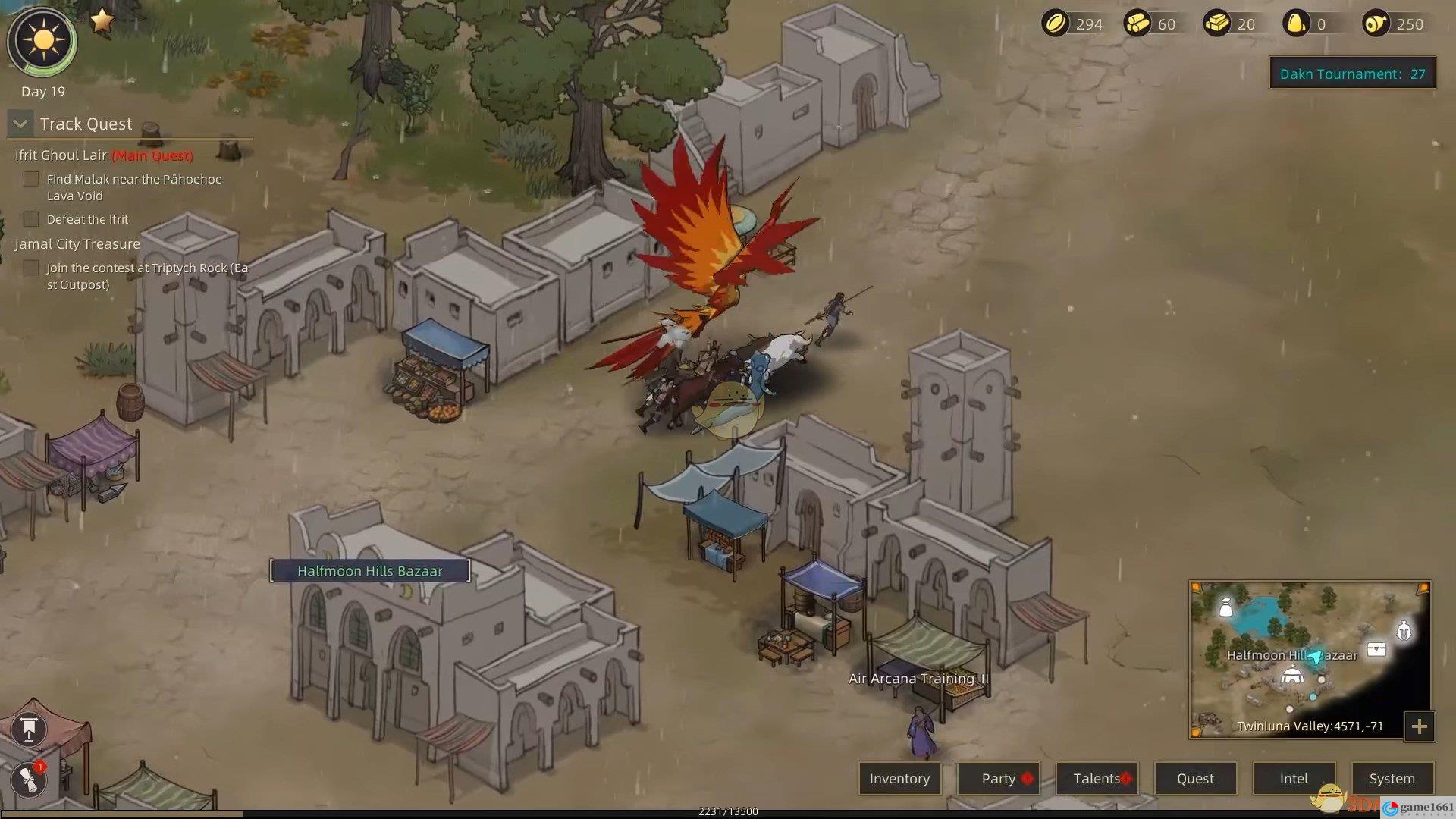Image resolution: width=1456 pixels, height=819 pixels.
Task: Click the banner flag icon button
Action: [29, 730]
